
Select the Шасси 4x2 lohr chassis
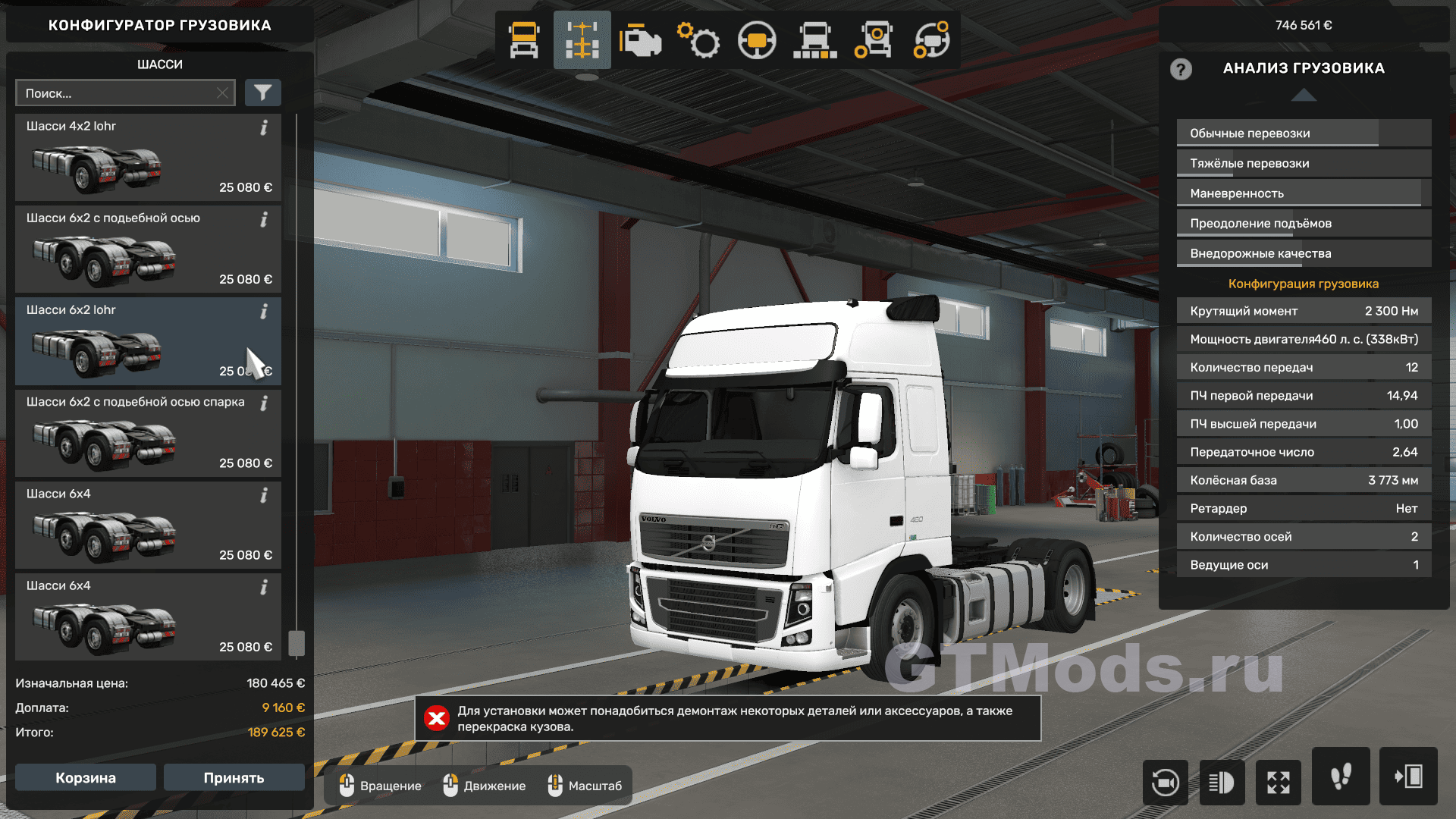point(148,158)
